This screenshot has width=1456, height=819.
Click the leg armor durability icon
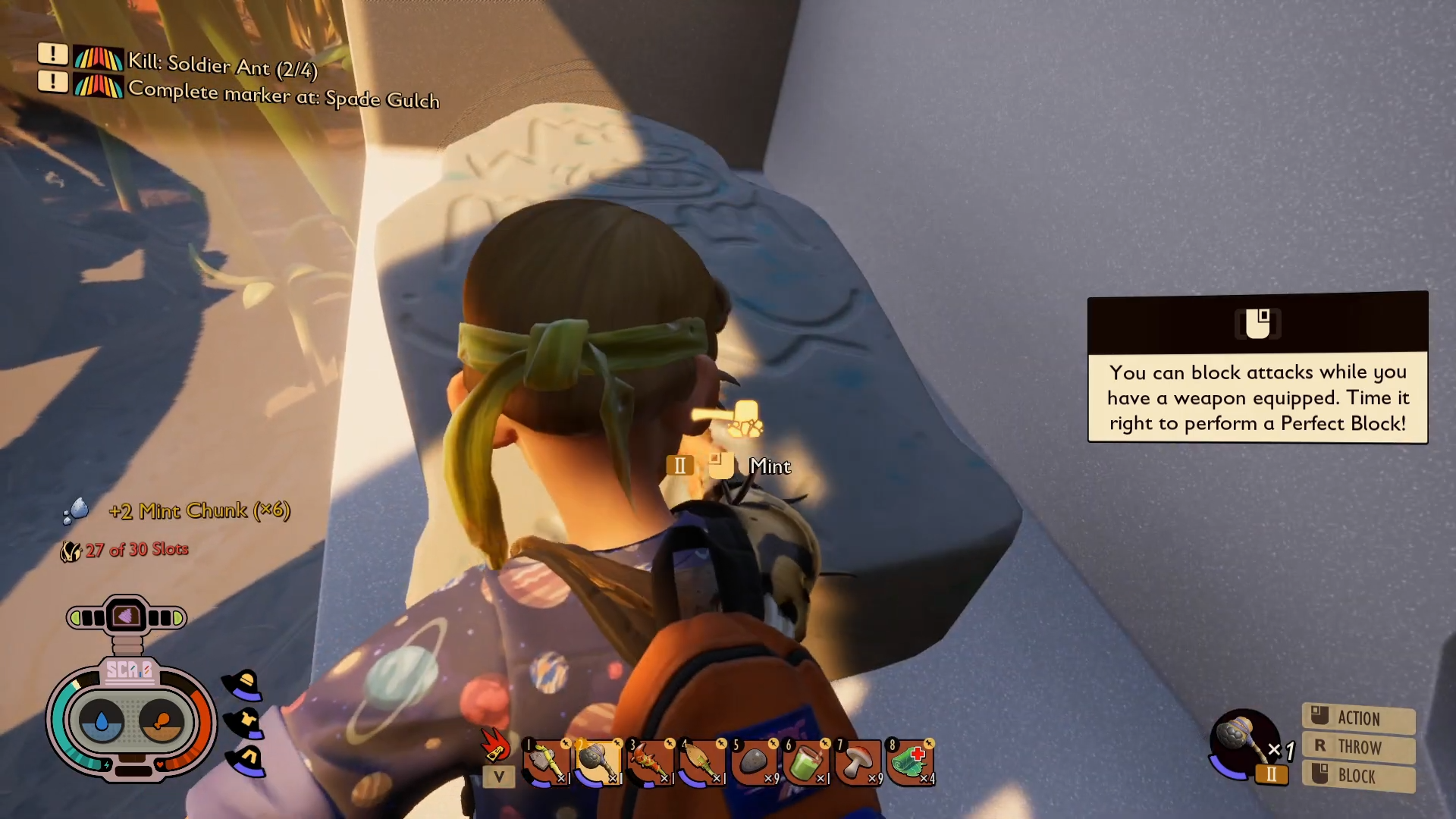(x=246, y=759)
